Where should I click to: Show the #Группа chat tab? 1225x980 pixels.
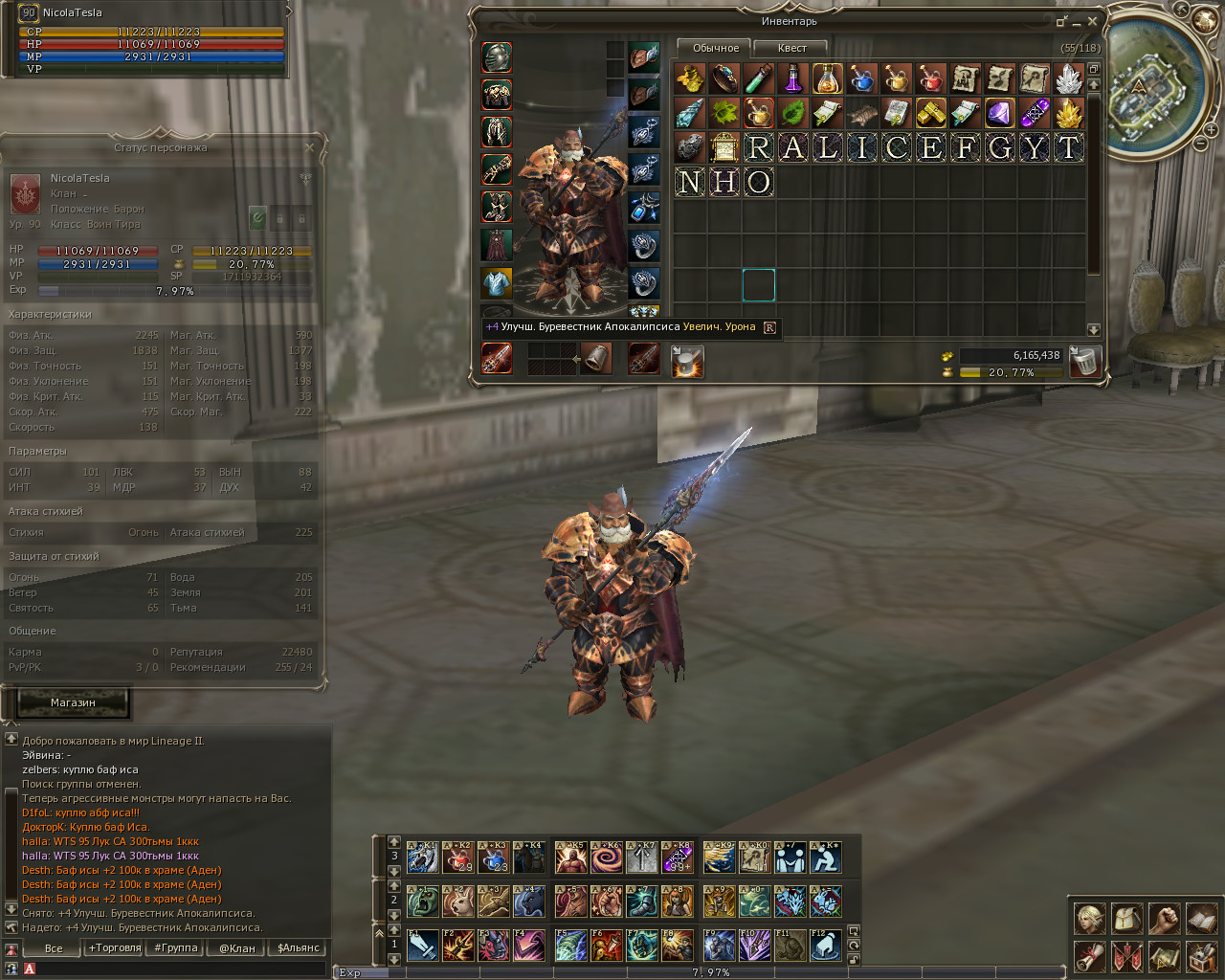tap(176, 948)
